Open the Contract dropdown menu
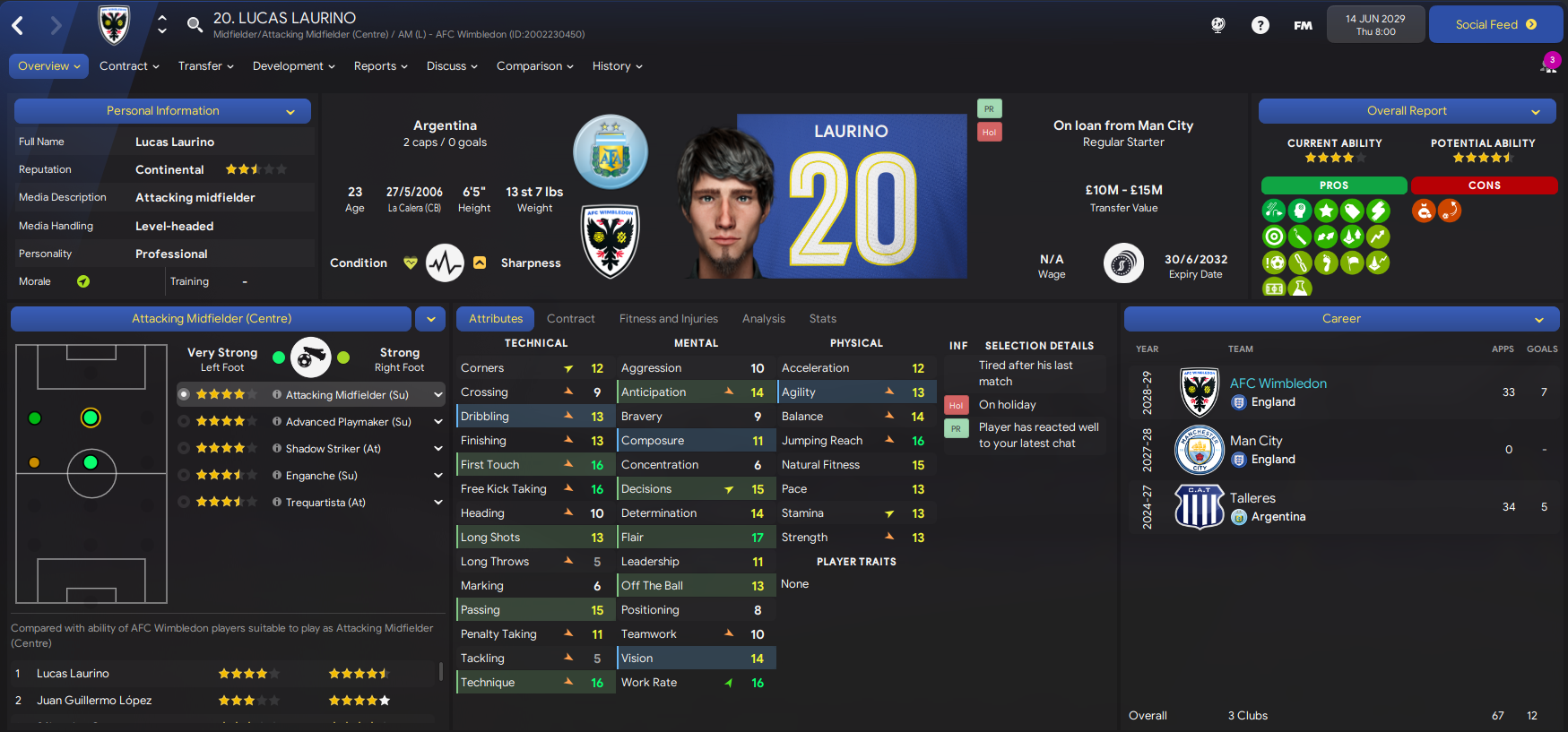Screen dimensions: 1568x732 (129, 66)
